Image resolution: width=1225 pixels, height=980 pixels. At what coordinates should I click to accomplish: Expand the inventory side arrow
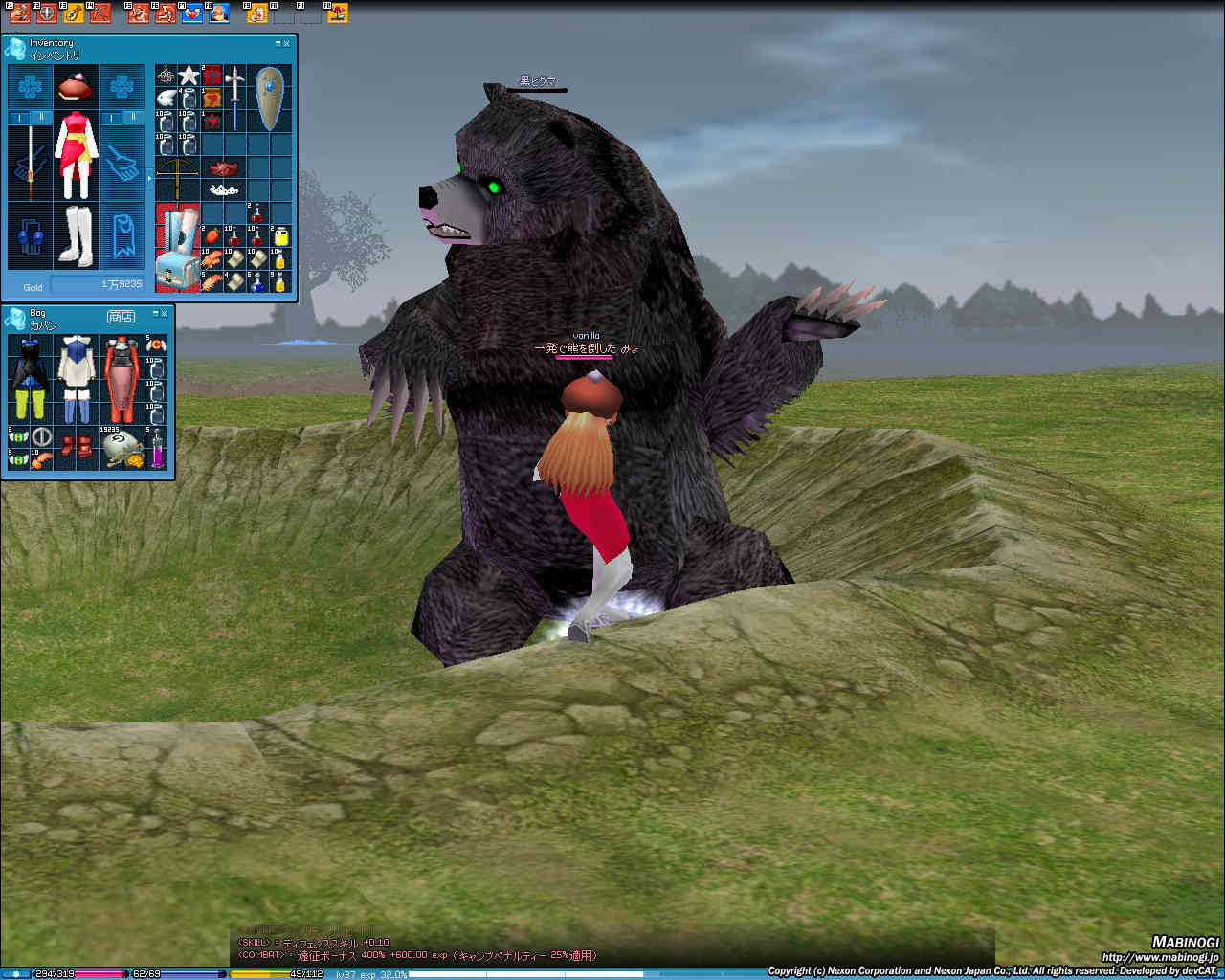[x=149, y=178]
